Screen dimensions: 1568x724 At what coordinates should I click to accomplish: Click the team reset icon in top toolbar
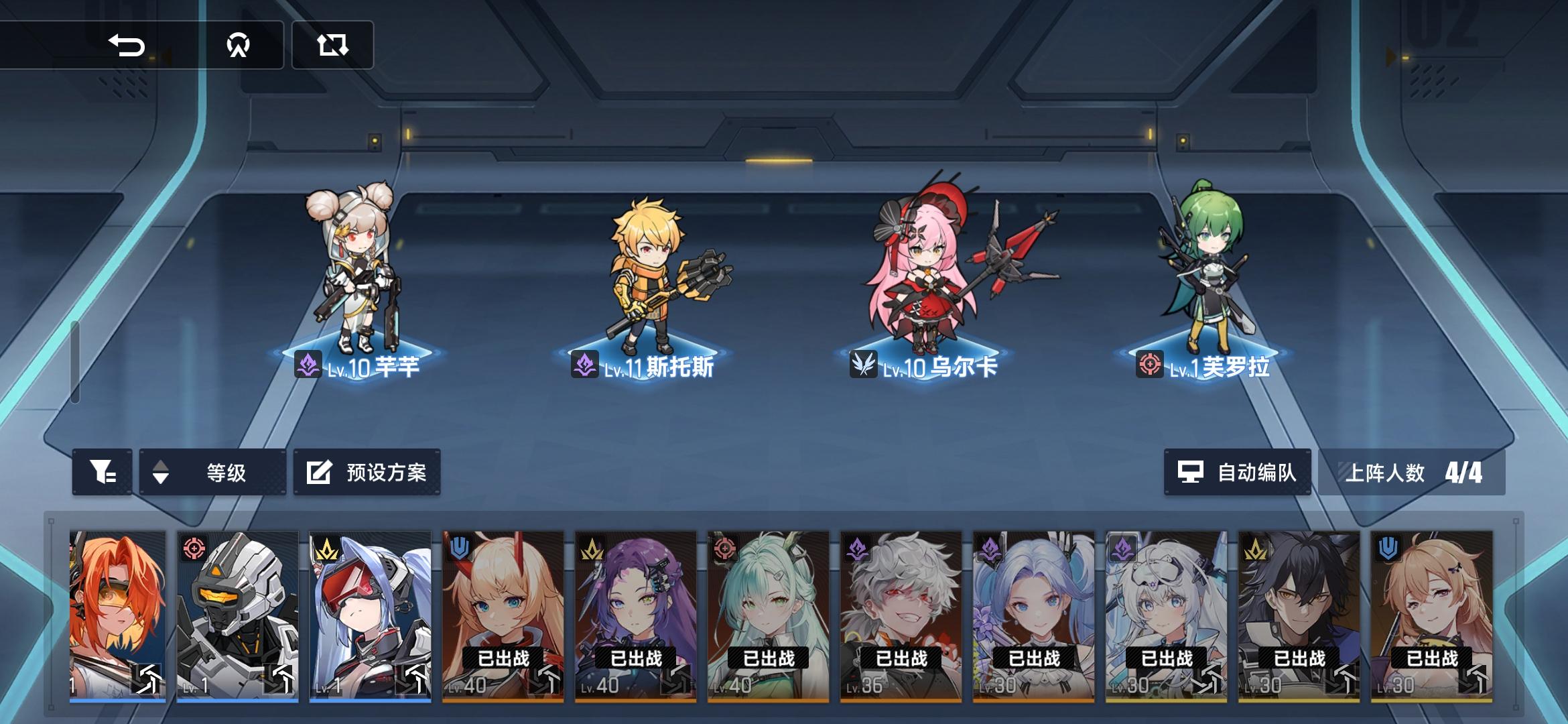(333, 47)
